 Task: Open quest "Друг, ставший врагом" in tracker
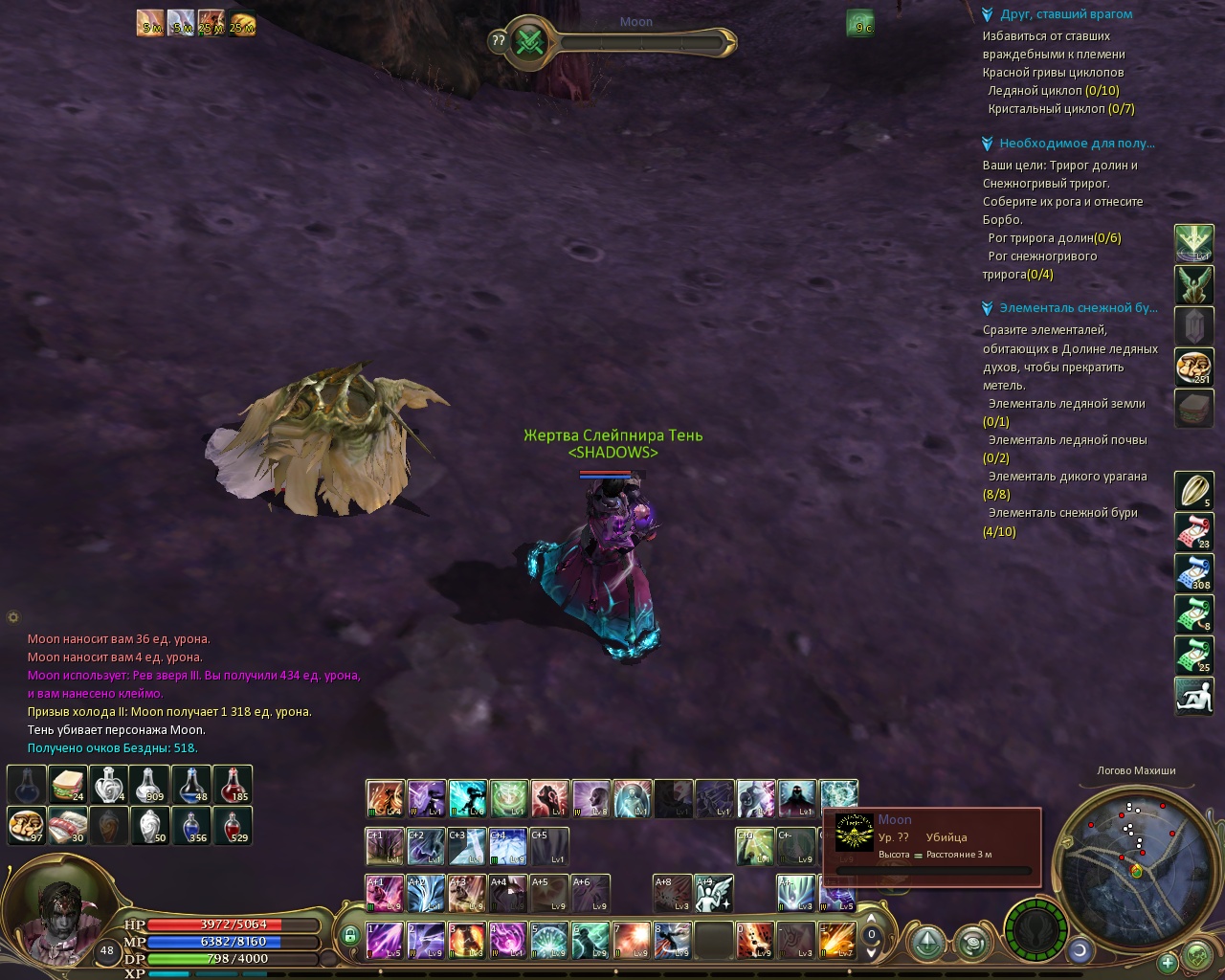pyautogui.click(x=1065, y=14)
